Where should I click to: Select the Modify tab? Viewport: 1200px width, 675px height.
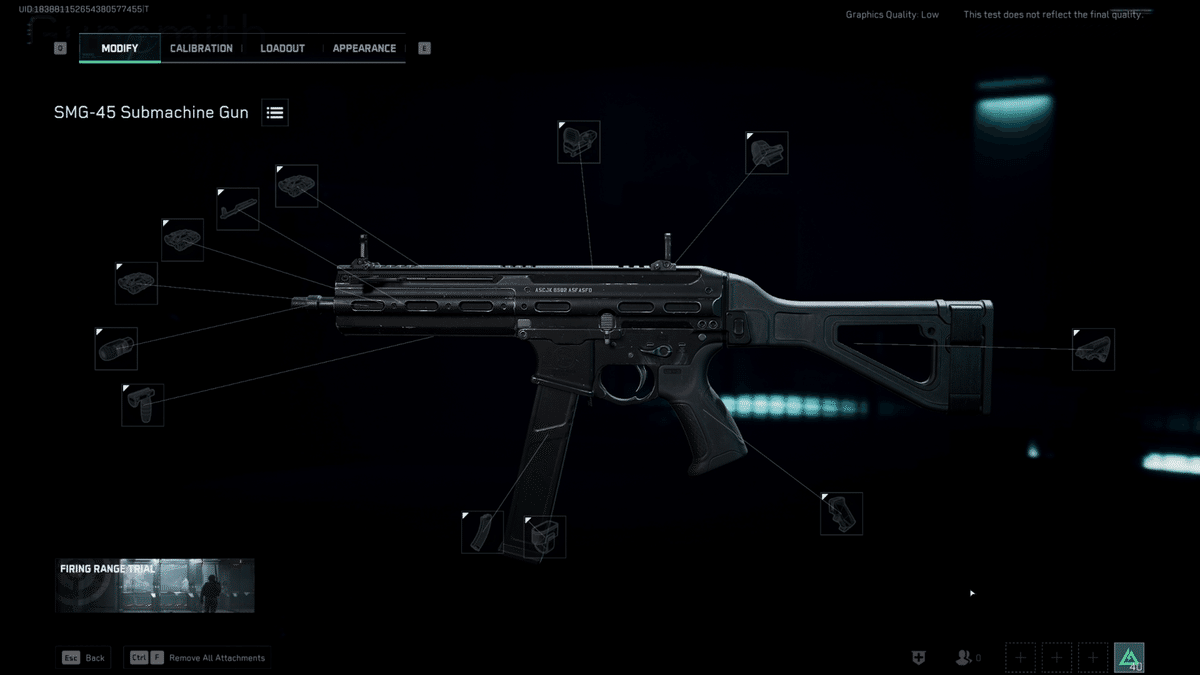(119, 48)
